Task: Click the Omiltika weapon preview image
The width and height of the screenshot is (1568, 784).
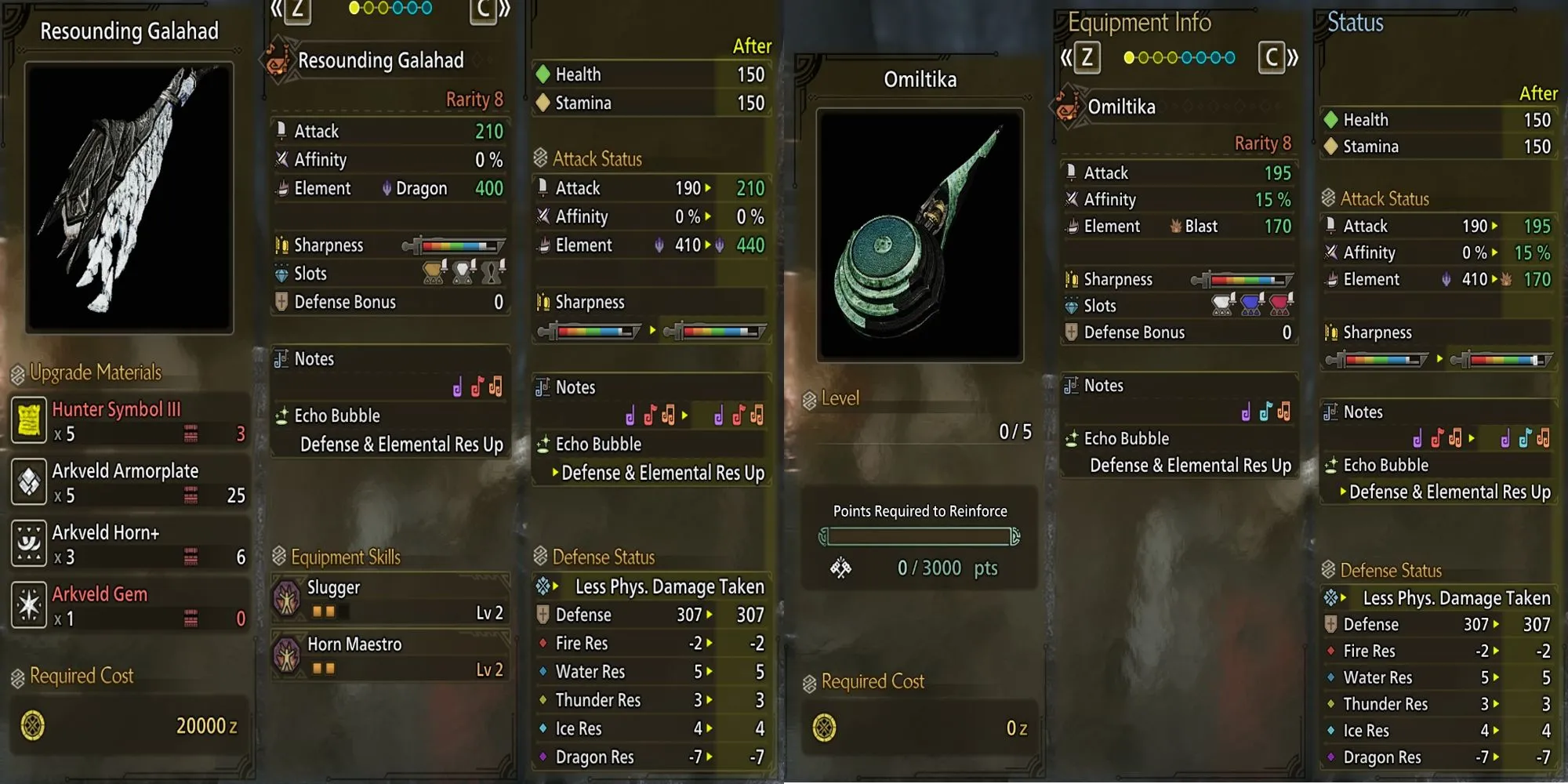Action: (x=920, y=235)
